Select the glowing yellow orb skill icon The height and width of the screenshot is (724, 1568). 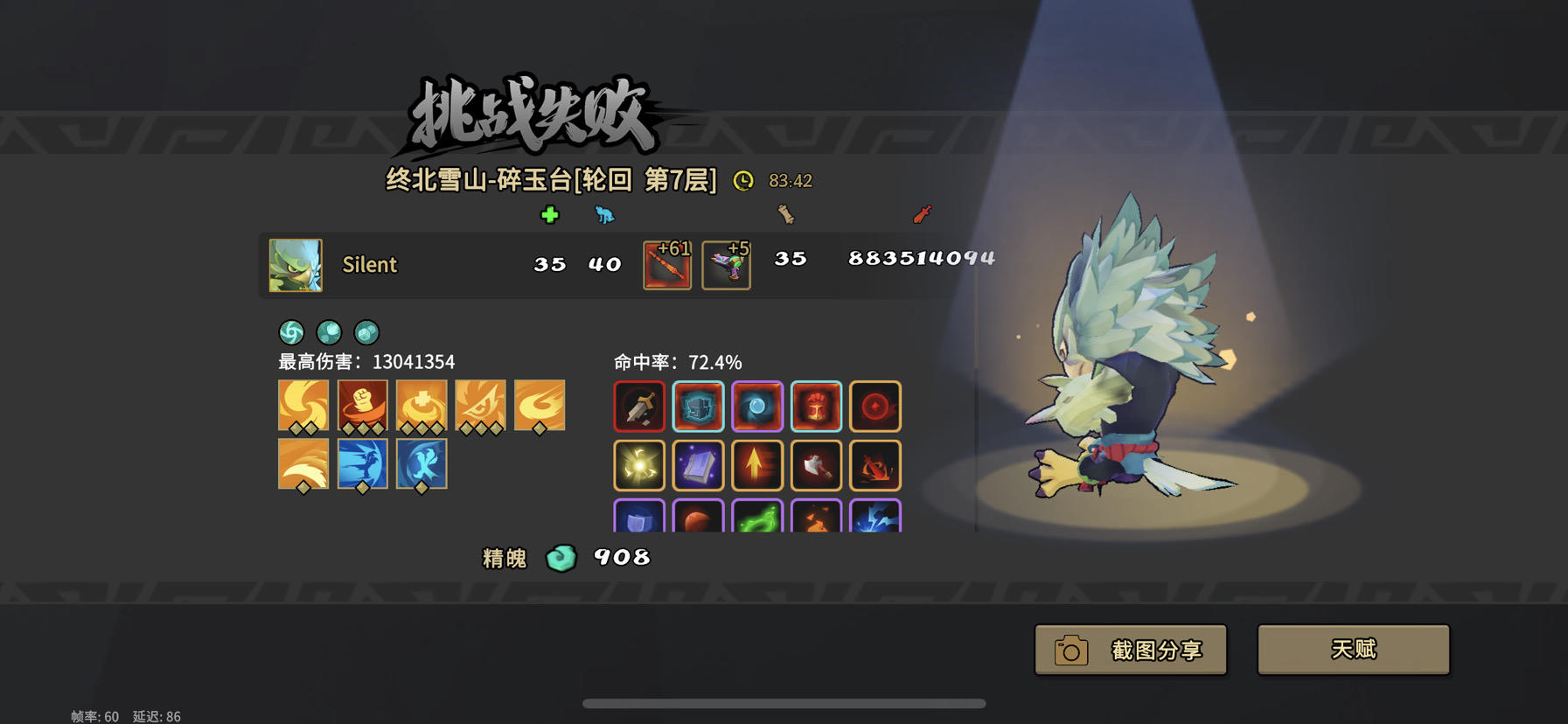639,464
